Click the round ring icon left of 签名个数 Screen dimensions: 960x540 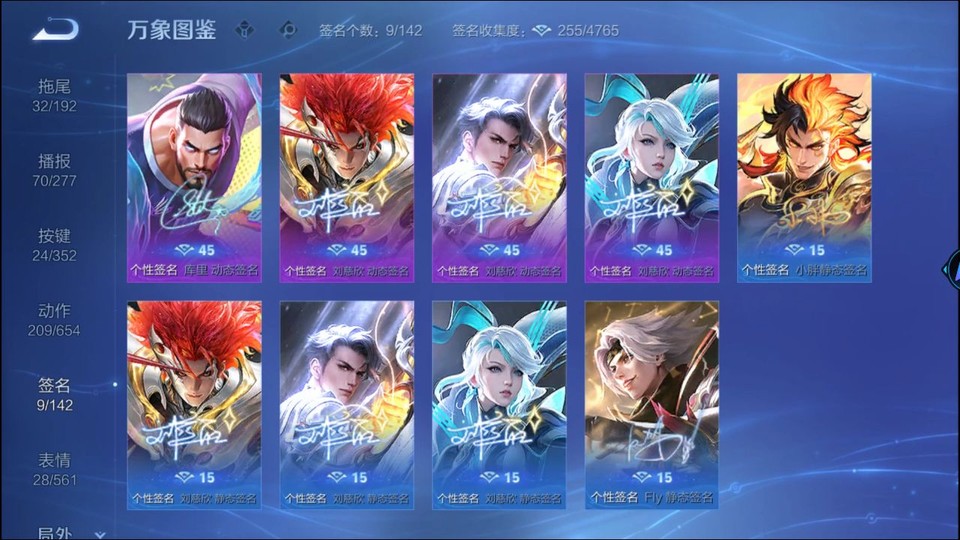tap(289, 30)
